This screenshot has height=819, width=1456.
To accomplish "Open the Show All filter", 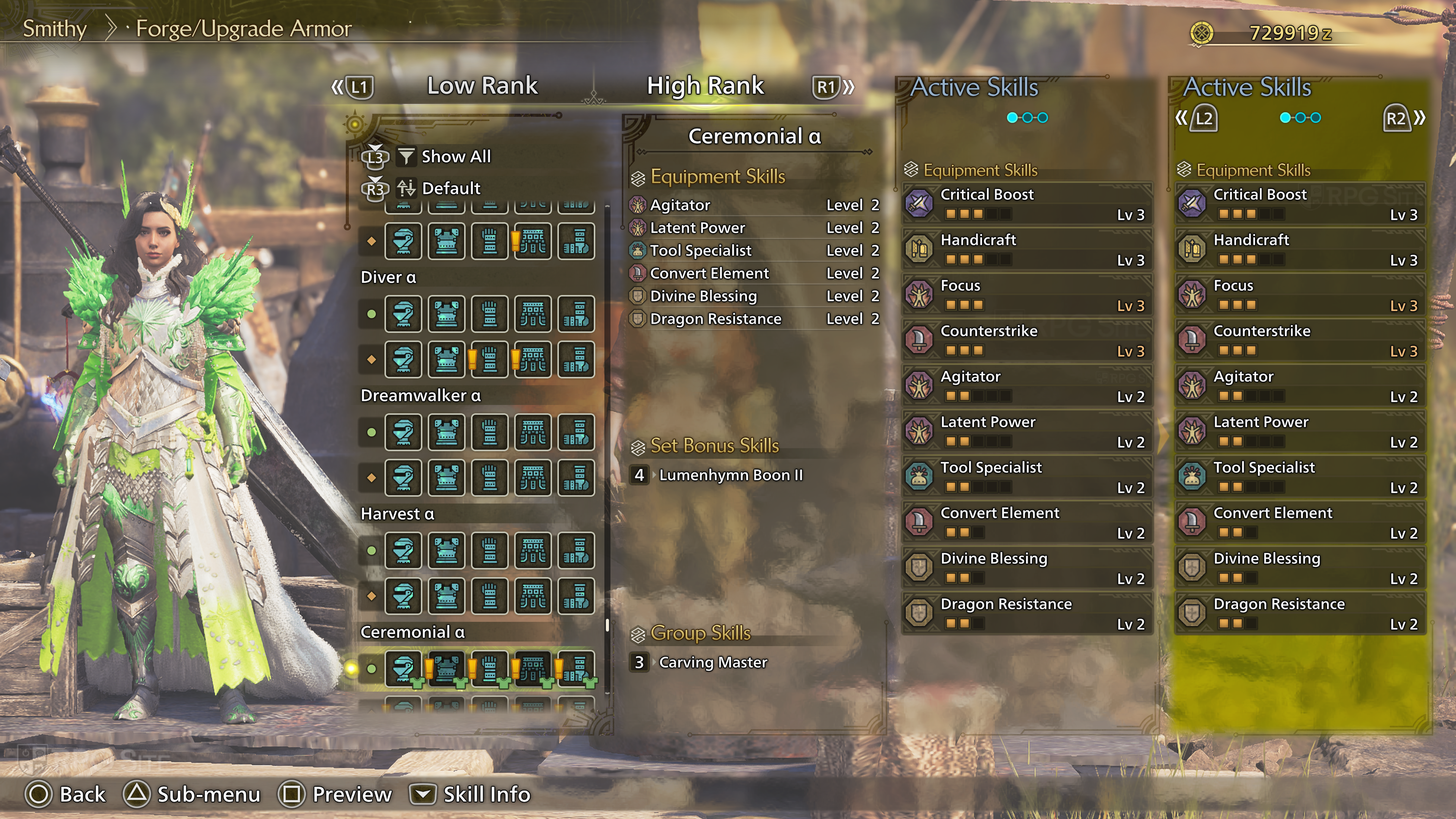I will point(455,157).
